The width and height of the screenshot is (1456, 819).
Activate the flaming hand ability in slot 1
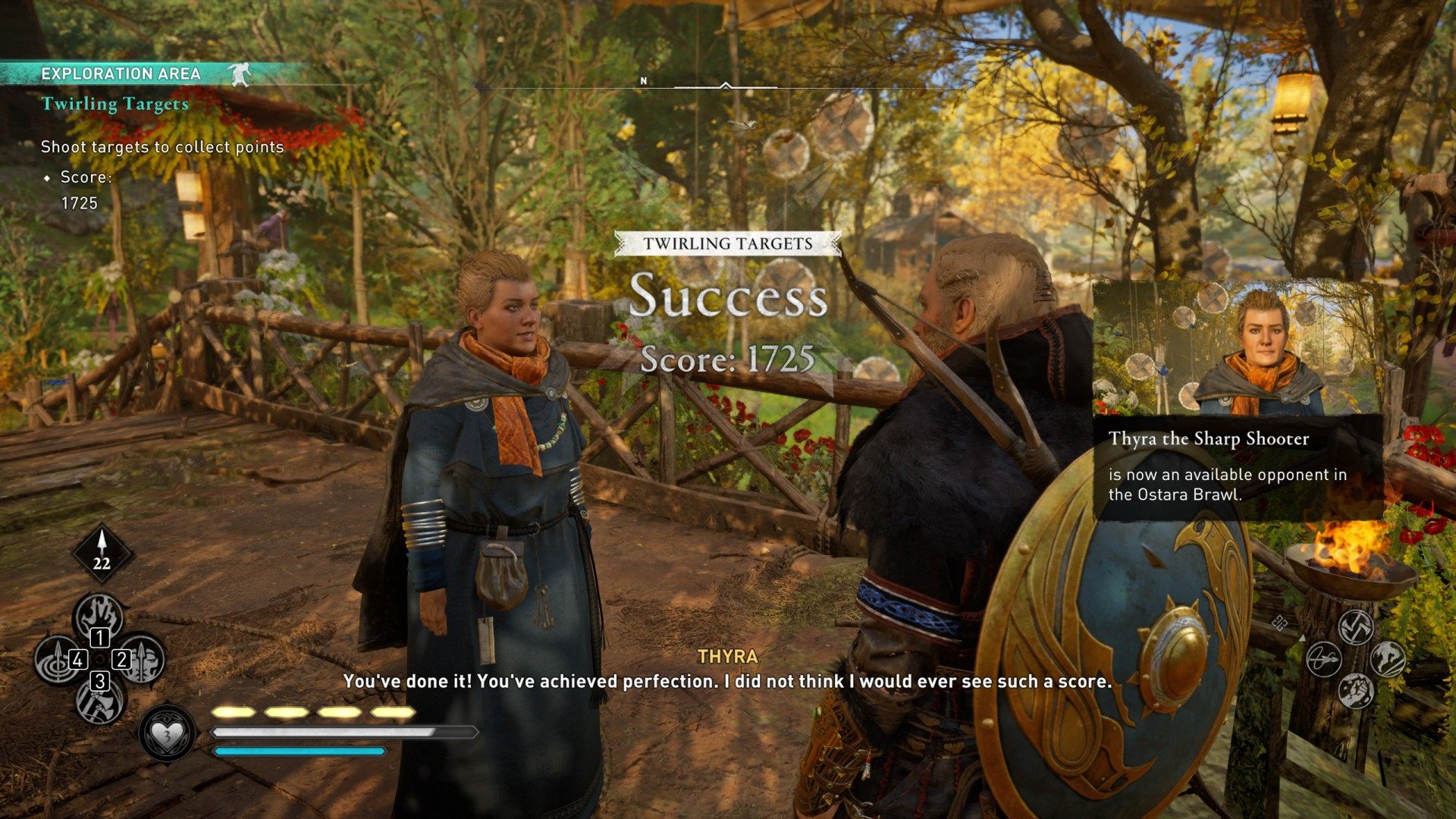tap(99, 614)
